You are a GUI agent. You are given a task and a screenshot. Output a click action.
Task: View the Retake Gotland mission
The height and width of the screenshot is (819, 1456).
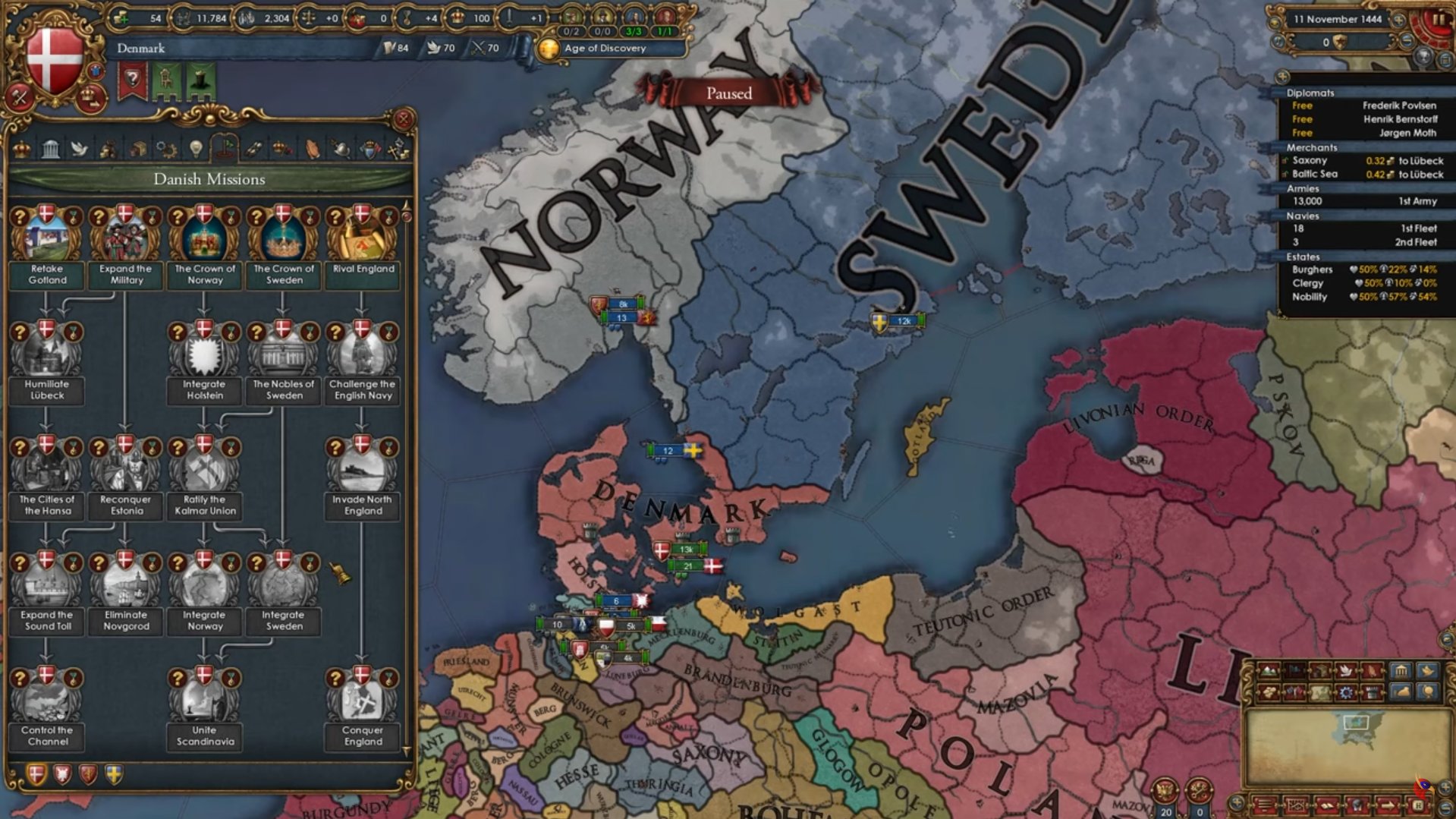tap(47, 235)
